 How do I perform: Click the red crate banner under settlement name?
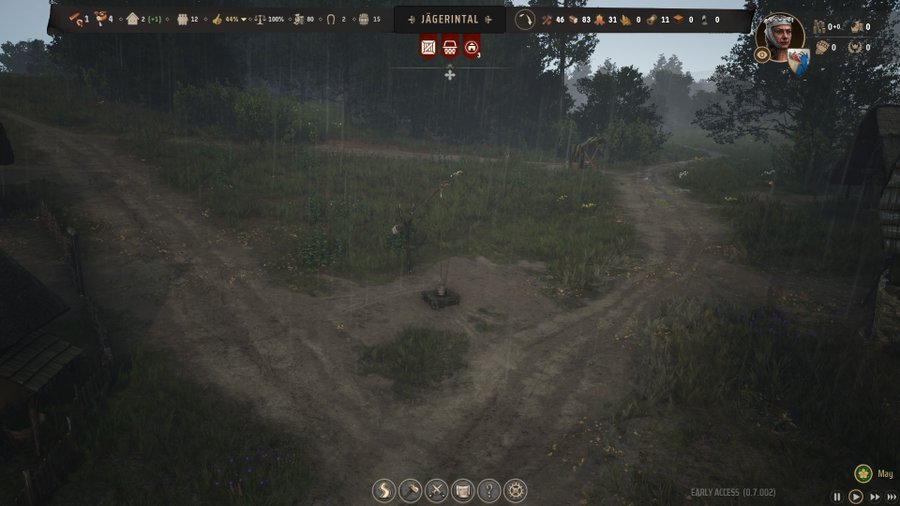[x=429, y=45]
